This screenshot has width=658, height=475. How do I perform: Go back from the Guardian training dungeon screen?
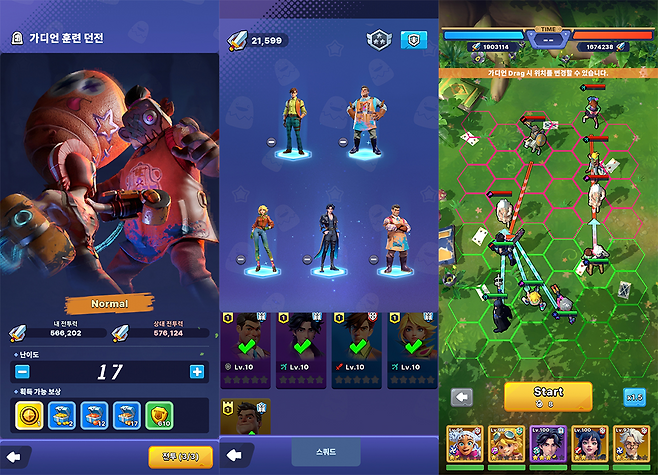16,456
